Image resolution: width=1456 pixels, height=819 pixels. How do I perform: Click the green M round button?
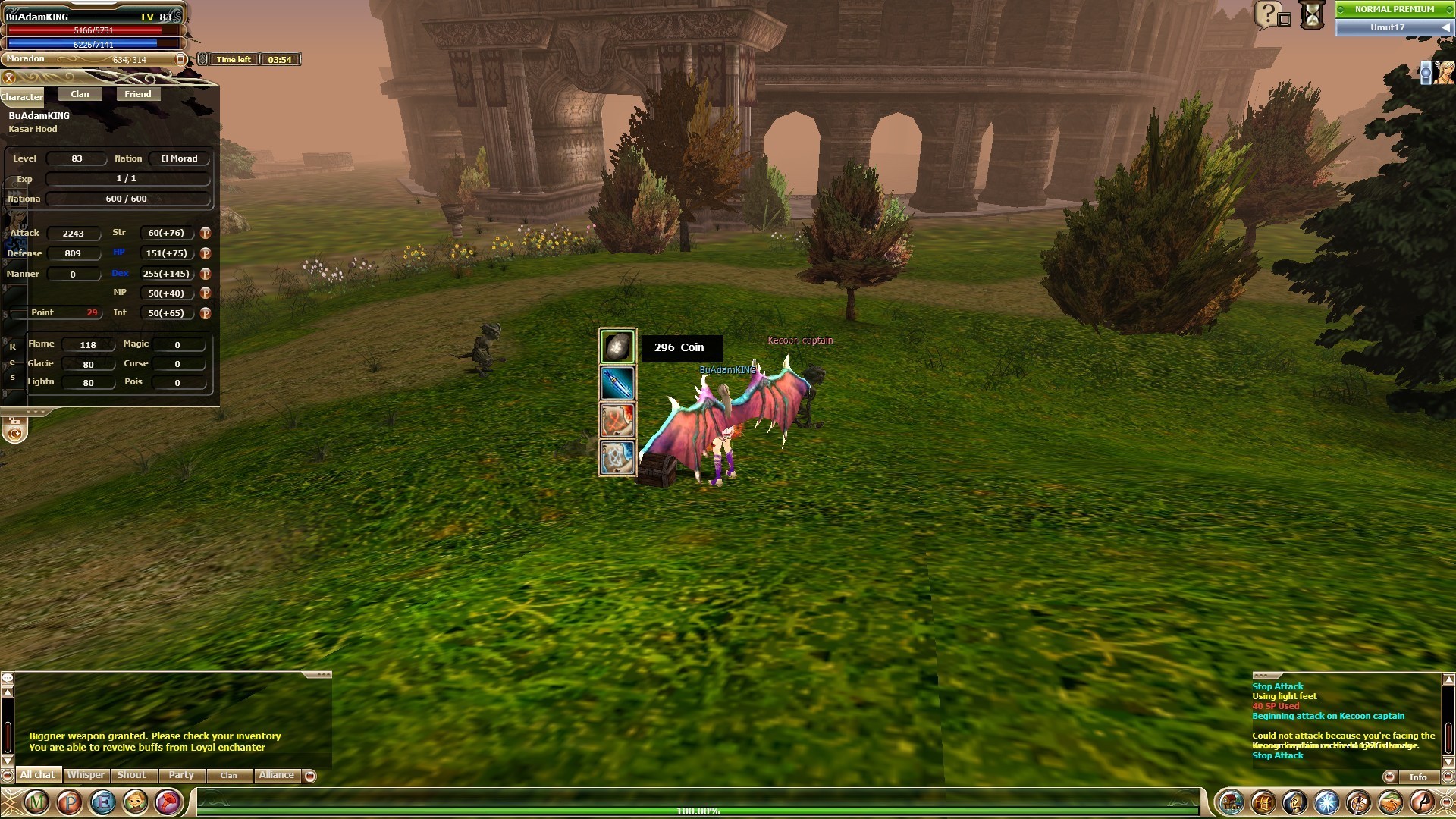(36, 802)
